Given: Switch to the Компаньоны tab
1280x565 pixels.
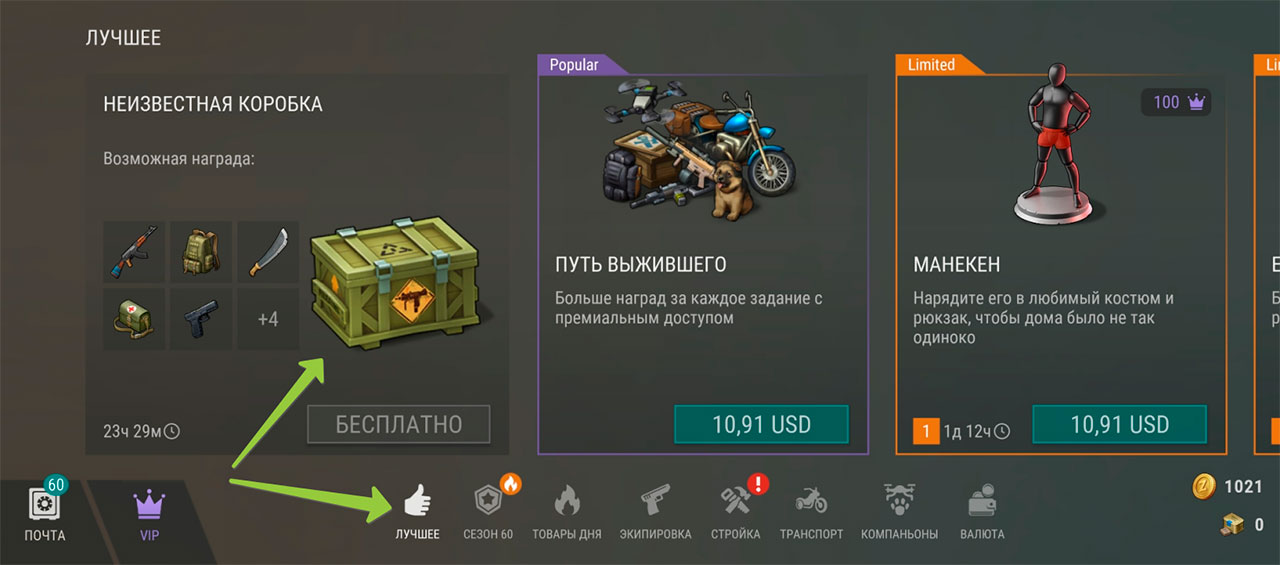Looking at the screenshot, I should [x=899, y=512].
